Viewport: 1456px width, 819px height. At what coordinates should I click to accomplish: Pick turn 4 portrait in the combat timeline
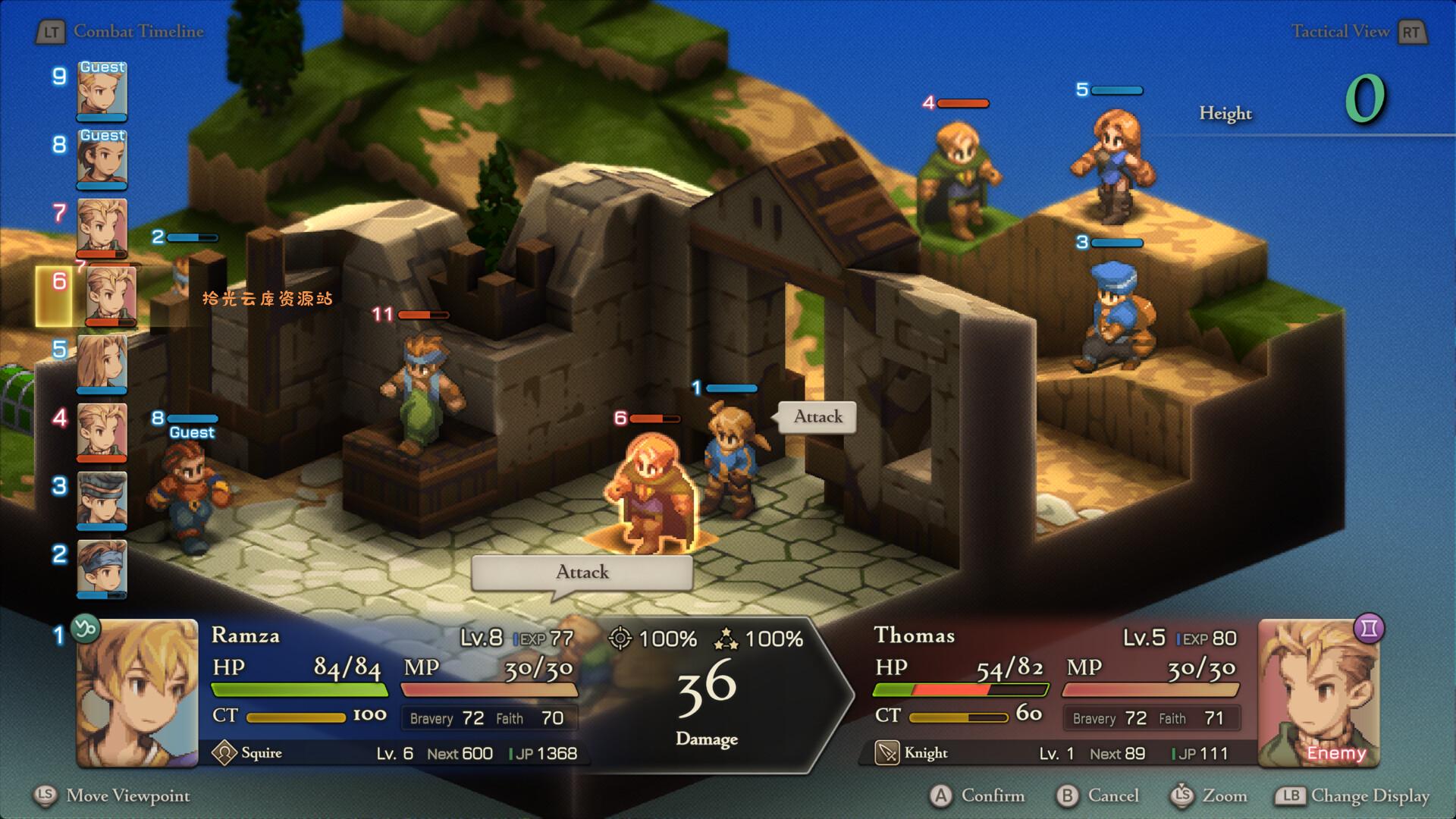pos(102,432)
